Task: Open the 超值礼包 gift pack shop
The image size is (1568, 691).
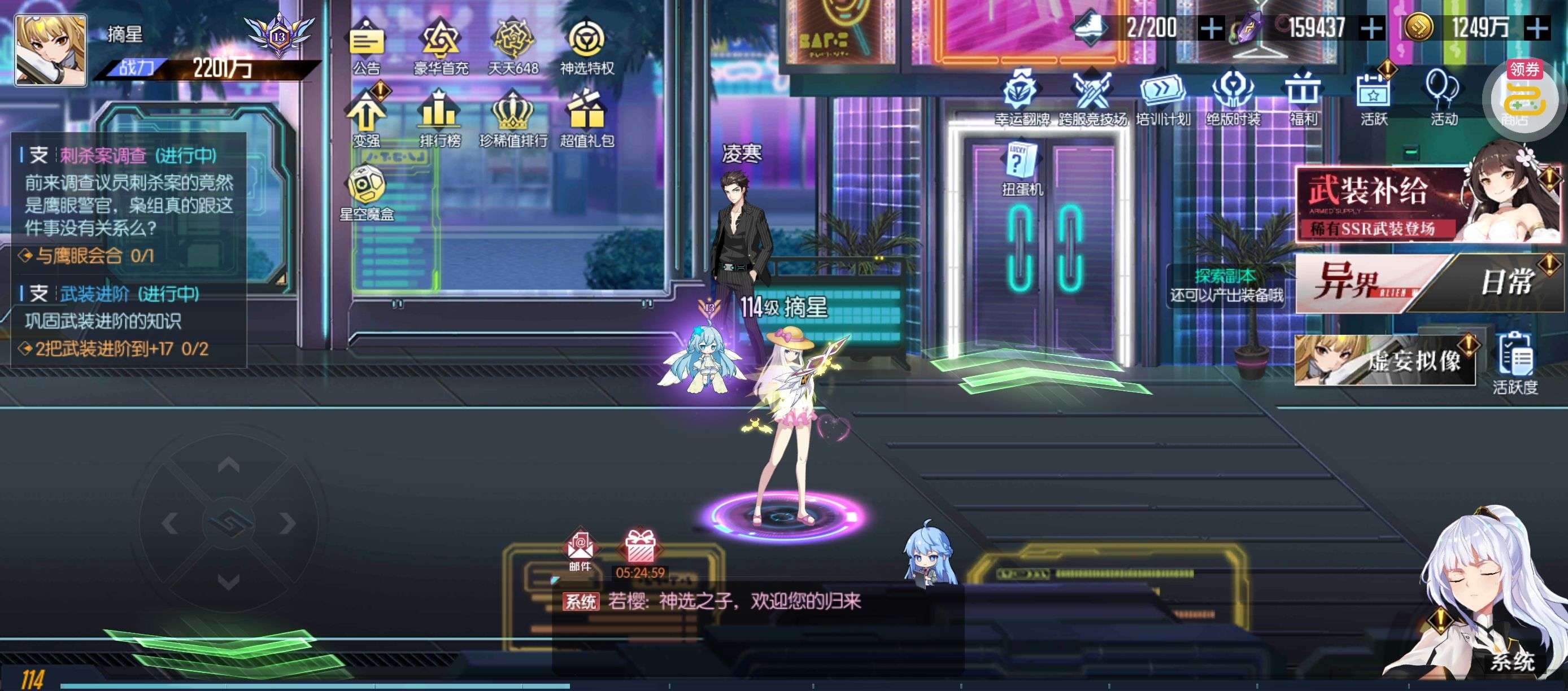Action: coord(587,117)
